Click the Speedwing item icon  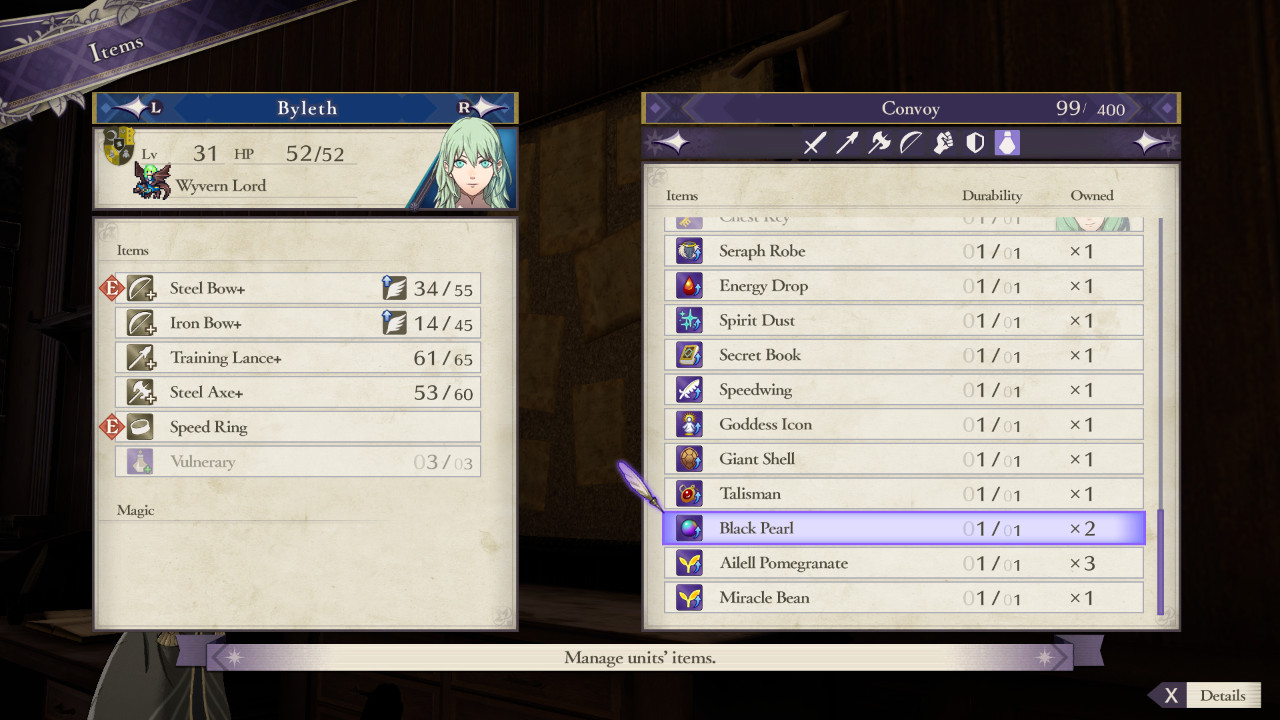coord(688,389)
